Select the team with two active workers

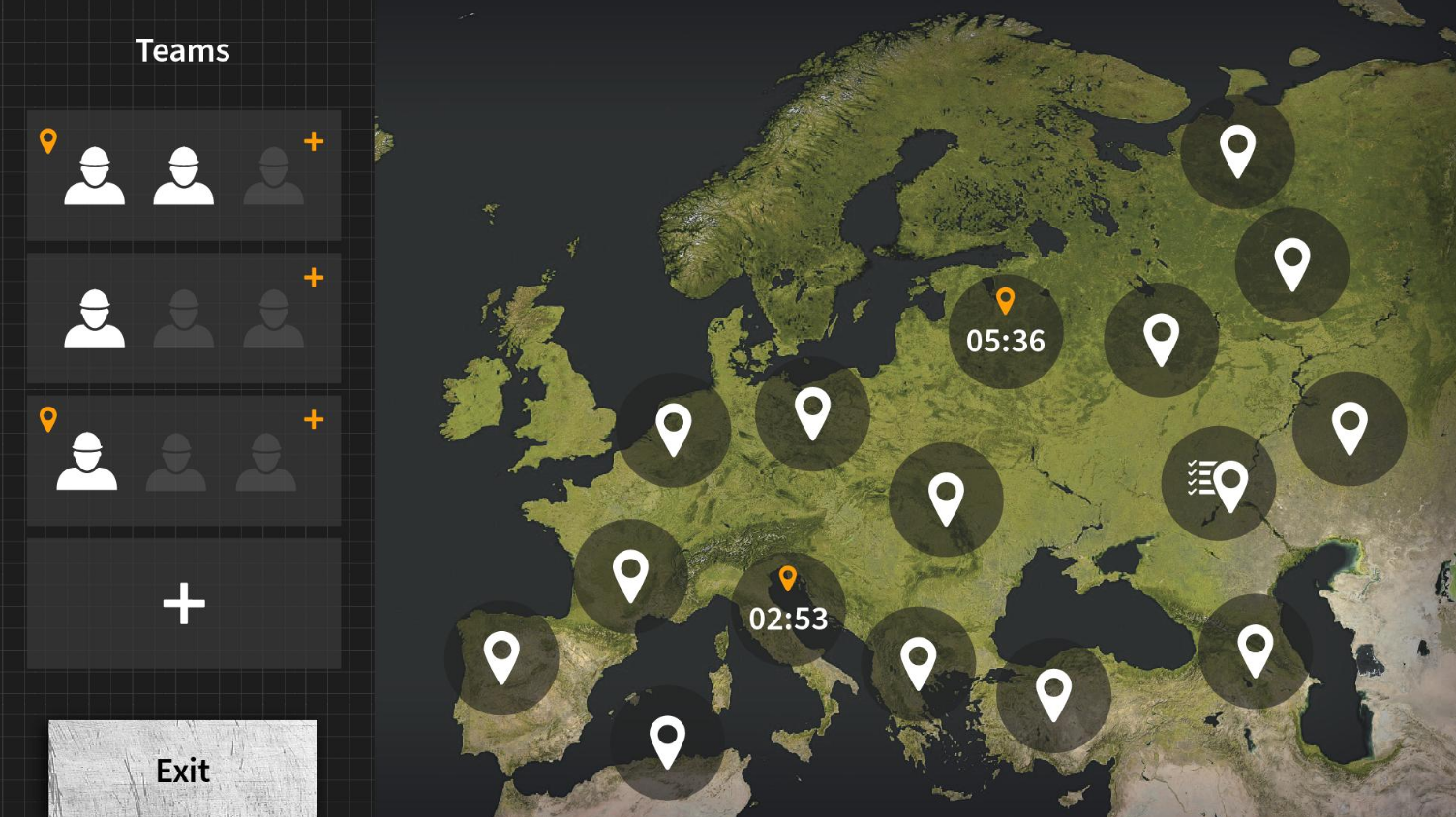(183, 175)
